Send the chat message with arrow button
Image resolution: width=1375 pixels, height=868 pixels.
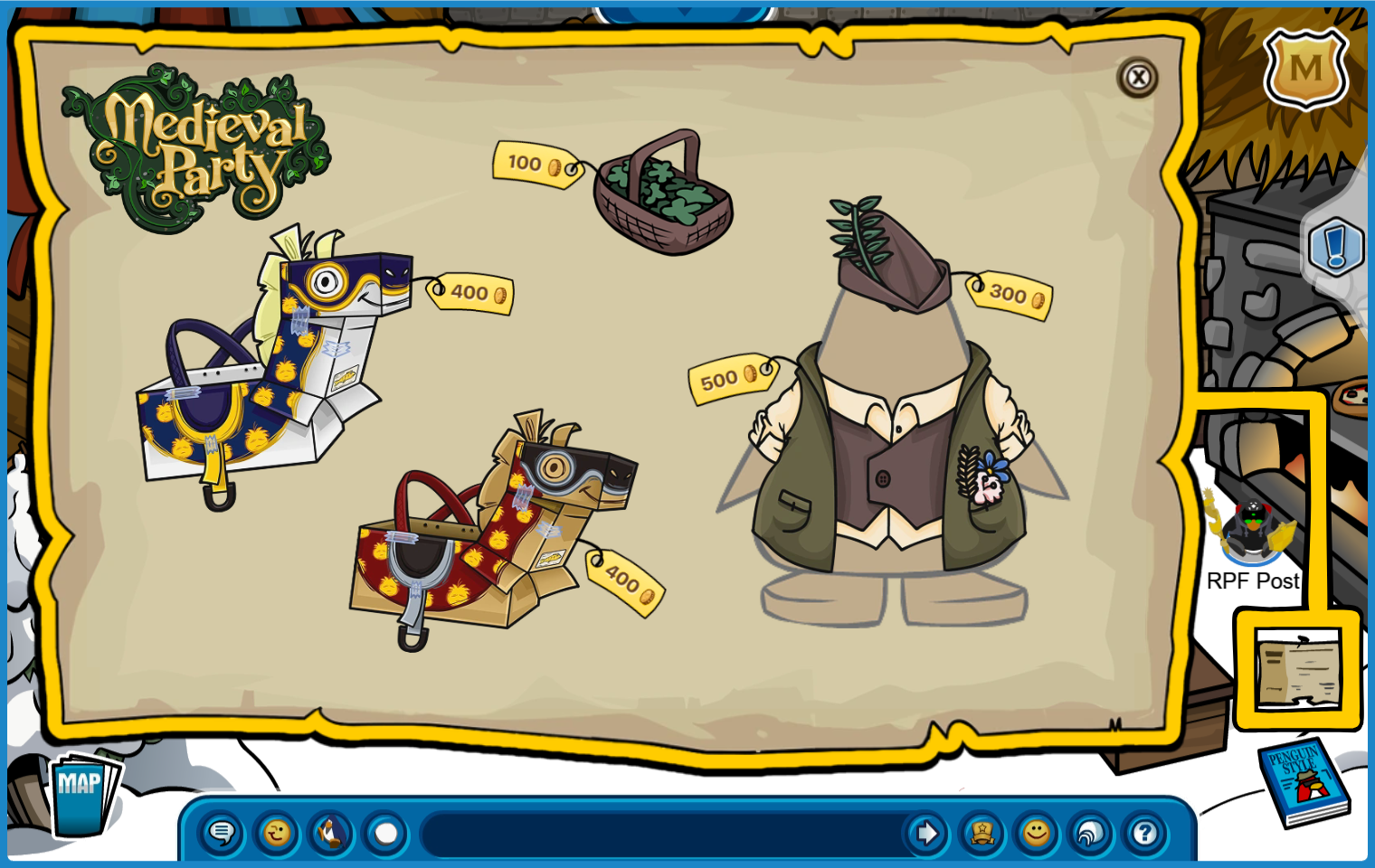coord(926,833)
